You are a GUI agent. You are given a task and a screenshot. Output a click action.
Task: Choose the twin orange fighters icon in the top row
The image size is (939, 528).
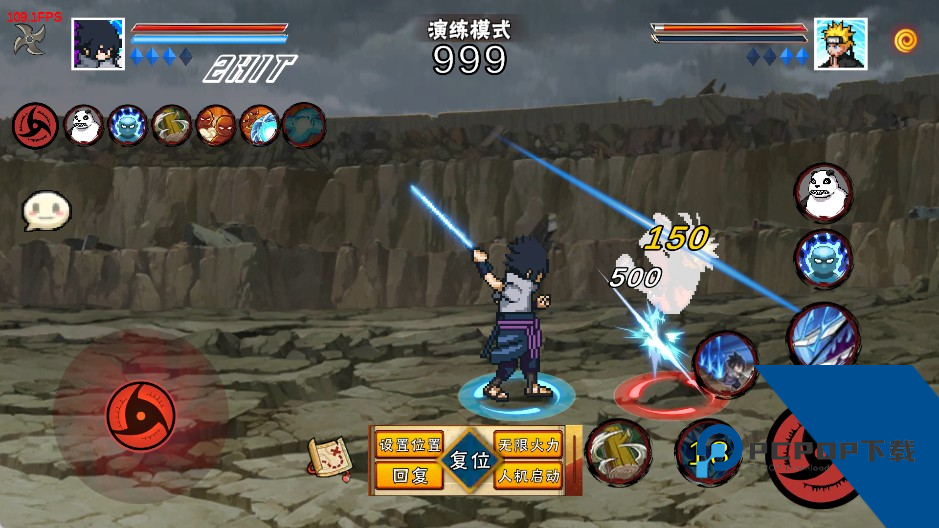pyautogui.click(x=215, y=125)
